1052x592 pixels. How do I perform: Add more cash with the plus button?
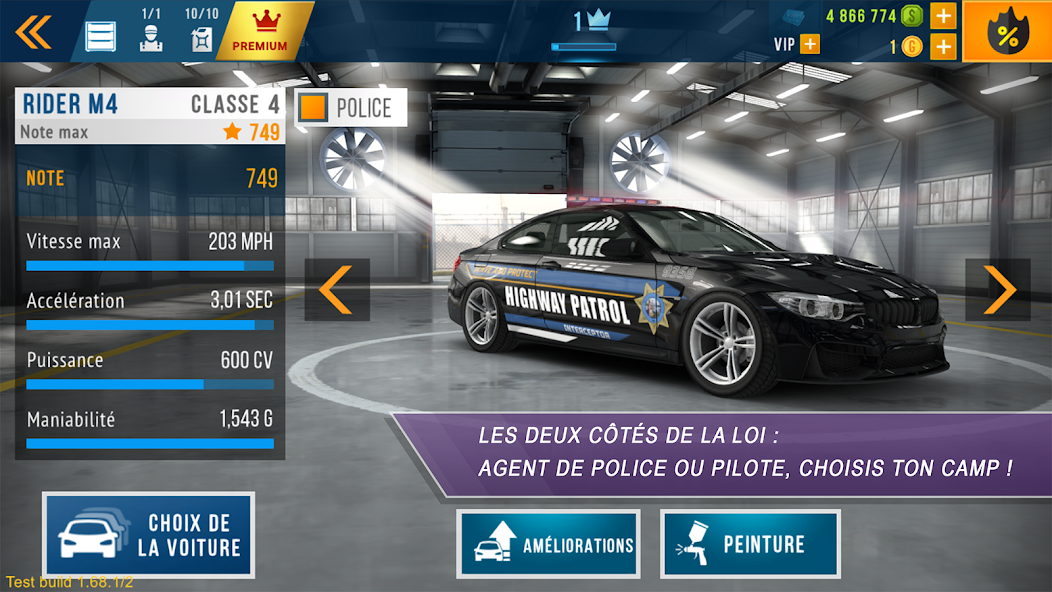click(x=943, y=16)
